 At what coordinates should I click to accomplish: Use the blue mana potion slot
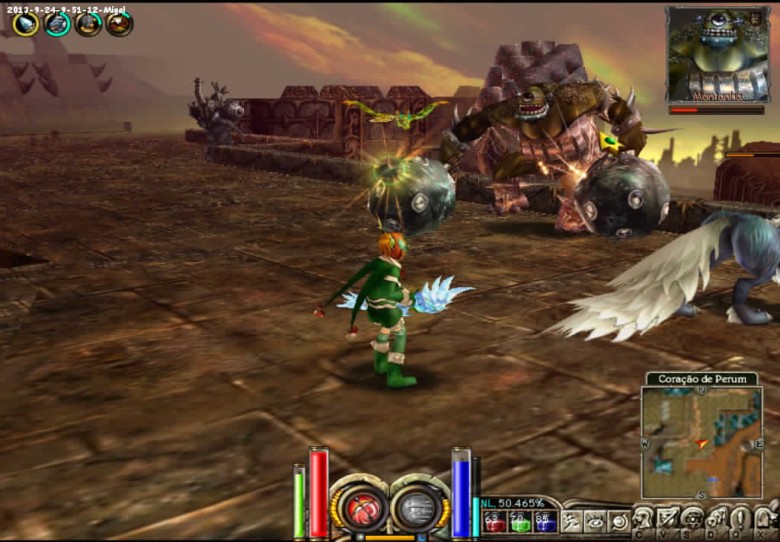pos(545,521)
